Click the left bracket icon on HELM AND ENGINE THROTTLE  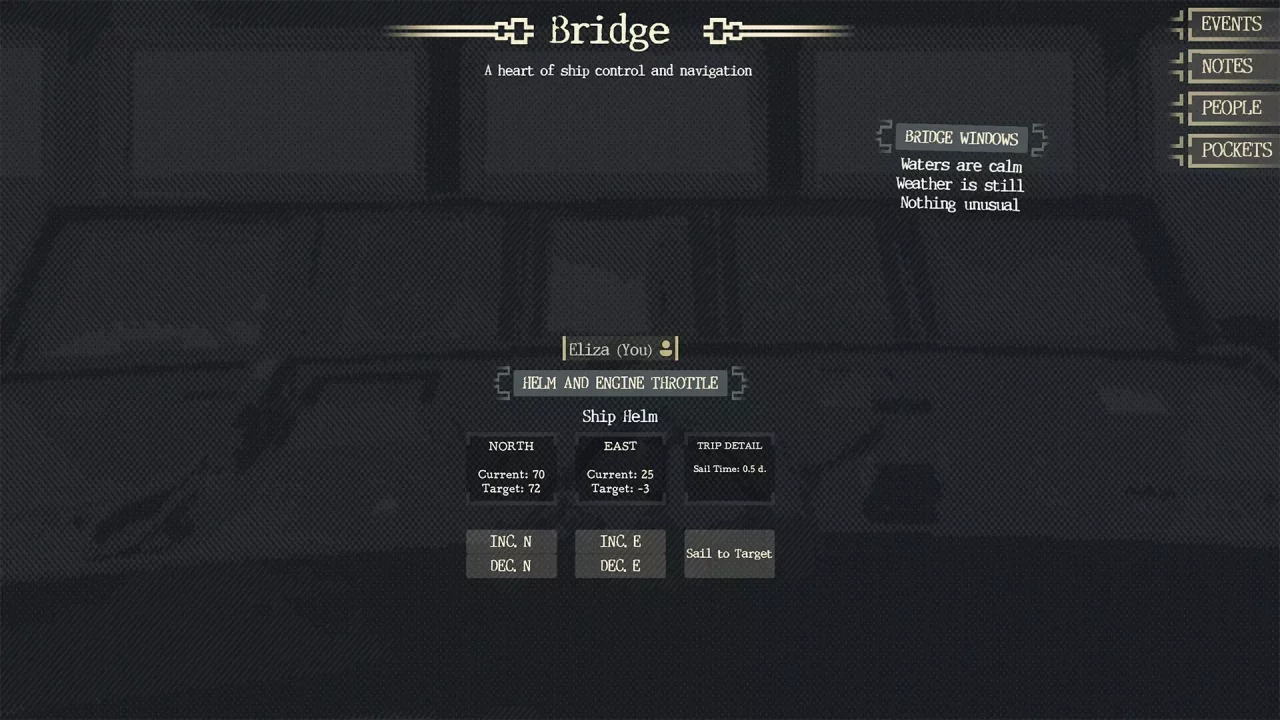[502, 383]
